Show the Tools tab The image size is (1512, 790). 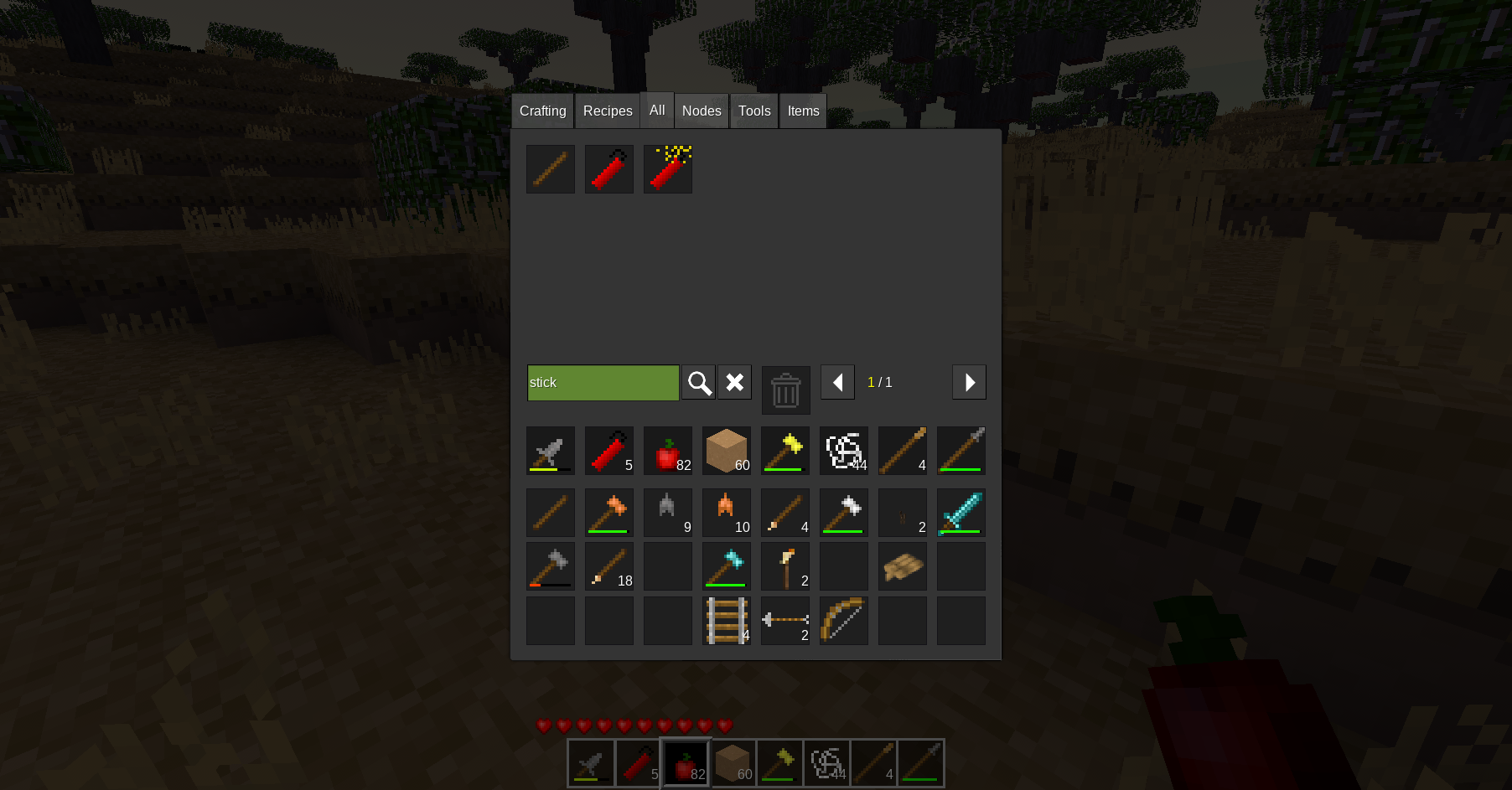click(x=754, y=111)
